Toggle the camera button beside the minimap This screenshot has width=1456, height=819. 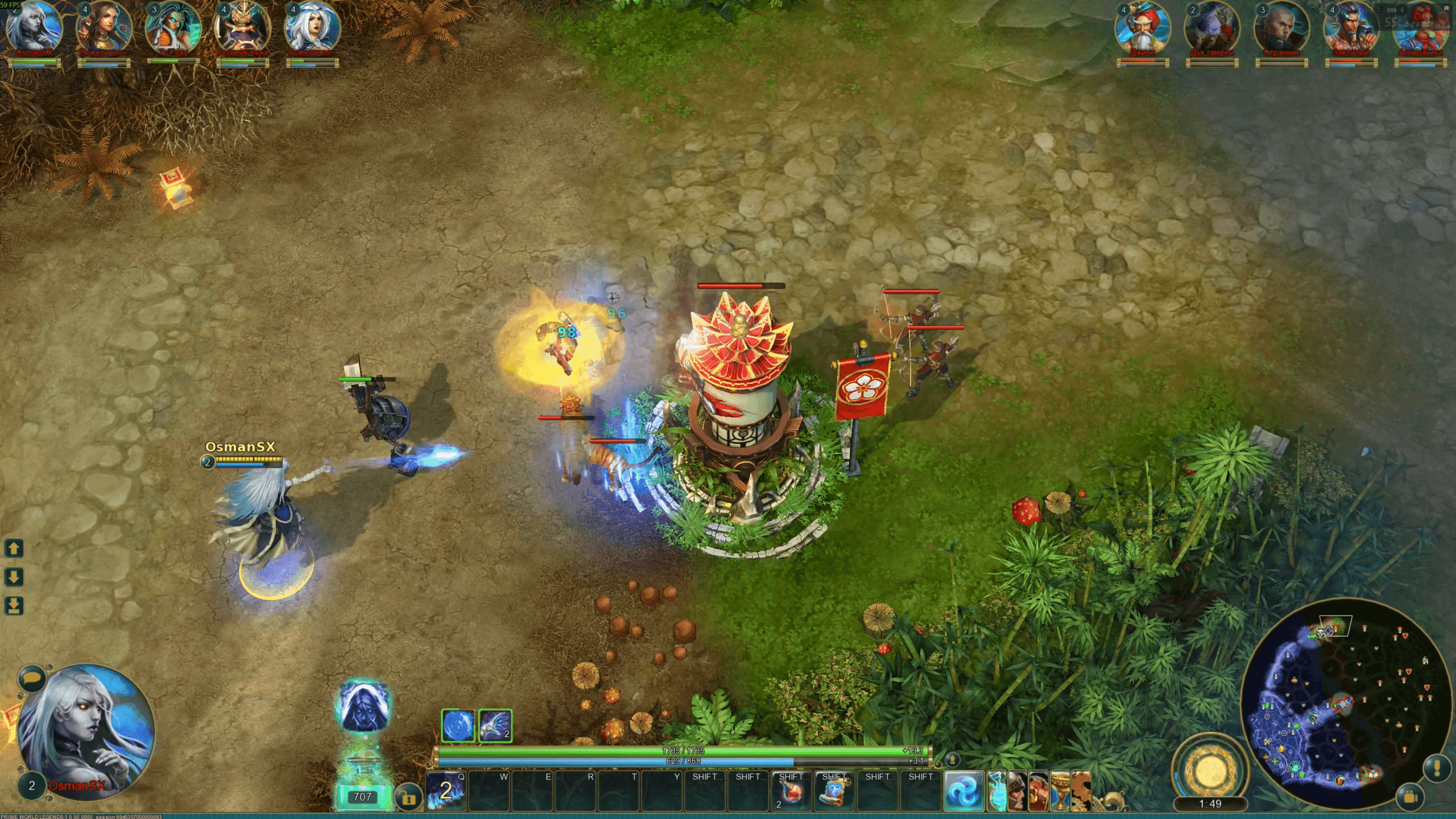pyautogui.click(x=1409, y=797)
